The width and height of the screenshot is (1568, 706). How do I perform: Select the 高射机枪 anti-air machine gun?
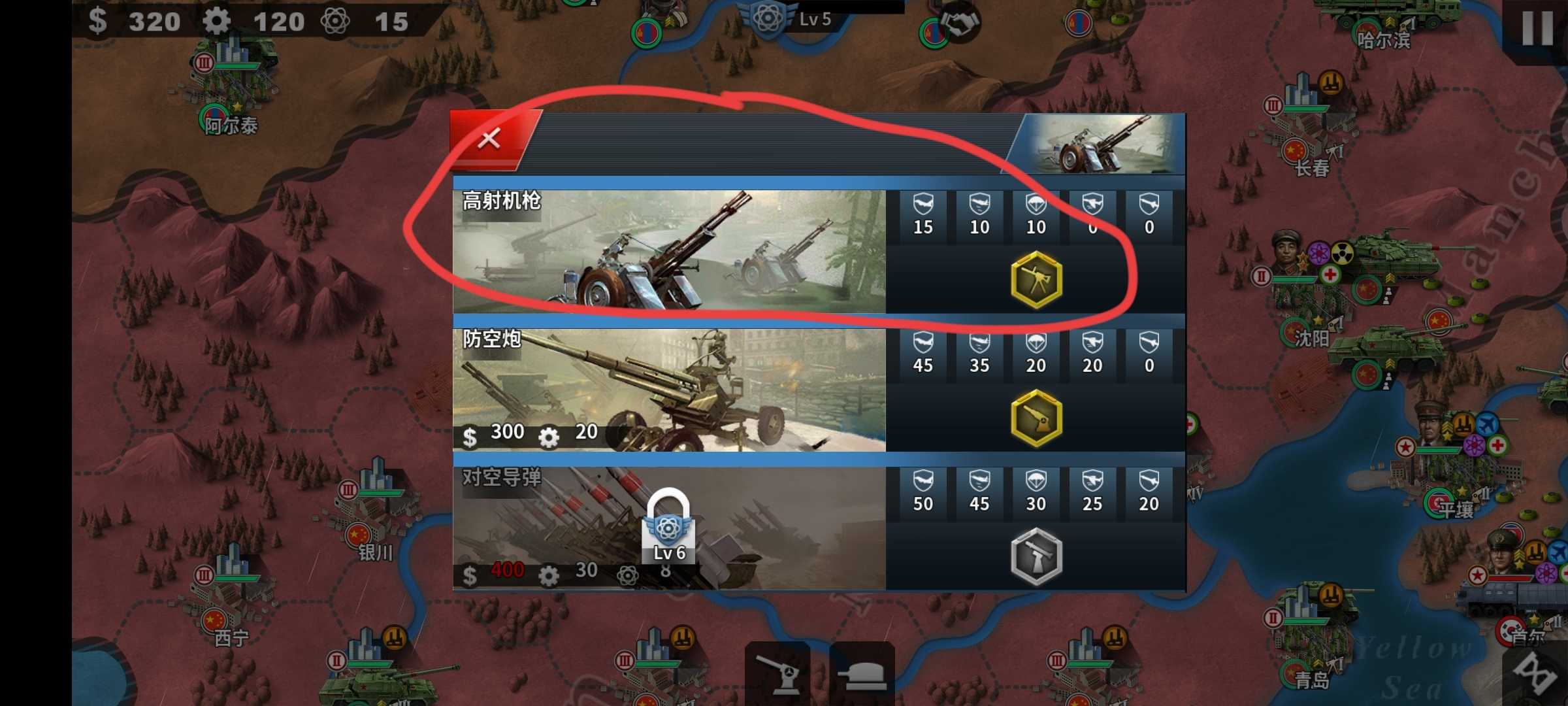pos(669,251)
